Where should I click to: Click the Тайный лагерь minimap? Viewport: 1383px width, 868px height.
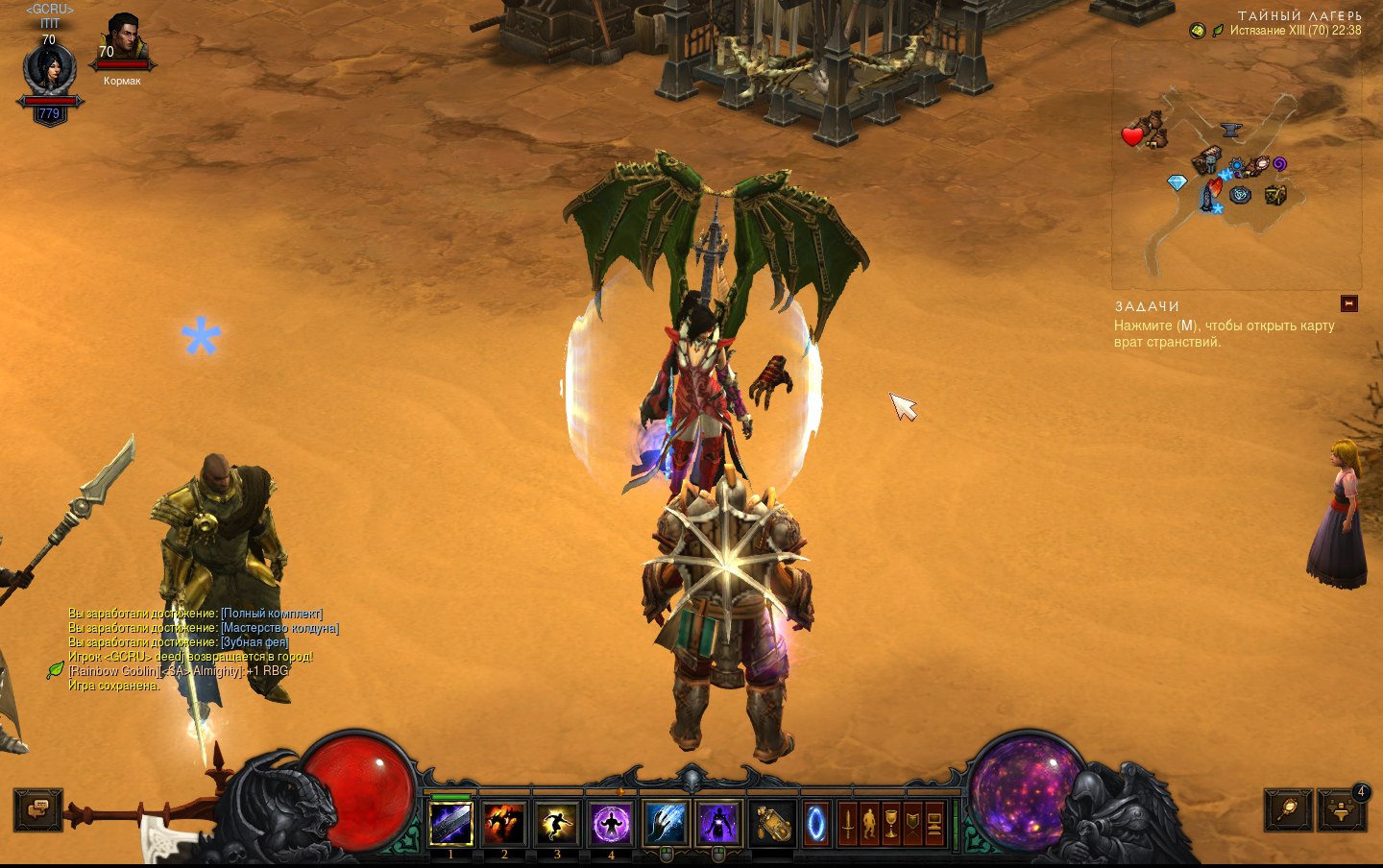pos(1235,163)
